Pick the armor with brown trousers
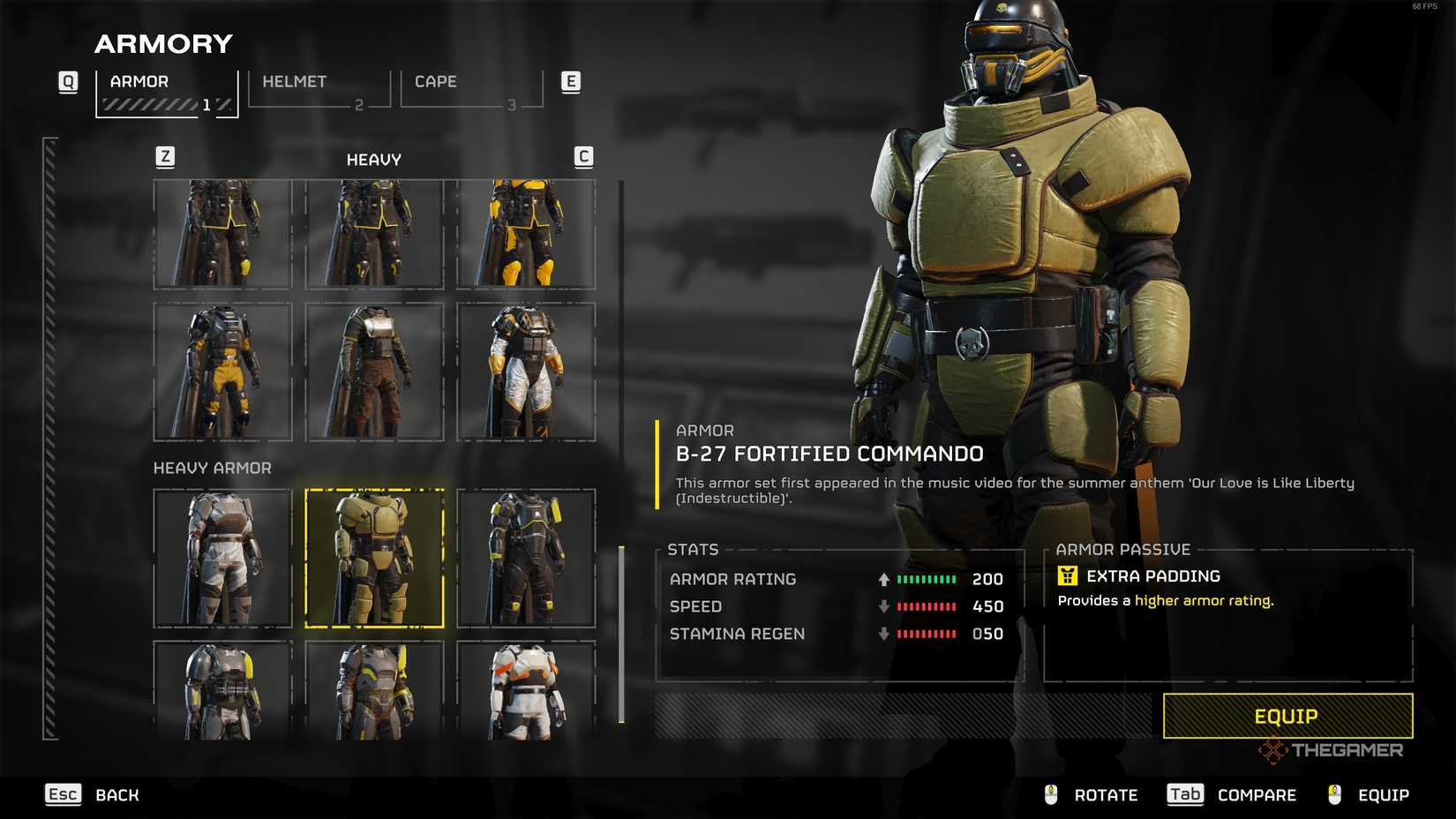The width and height of the screenshot is (1456, 819). pos(374,372)
